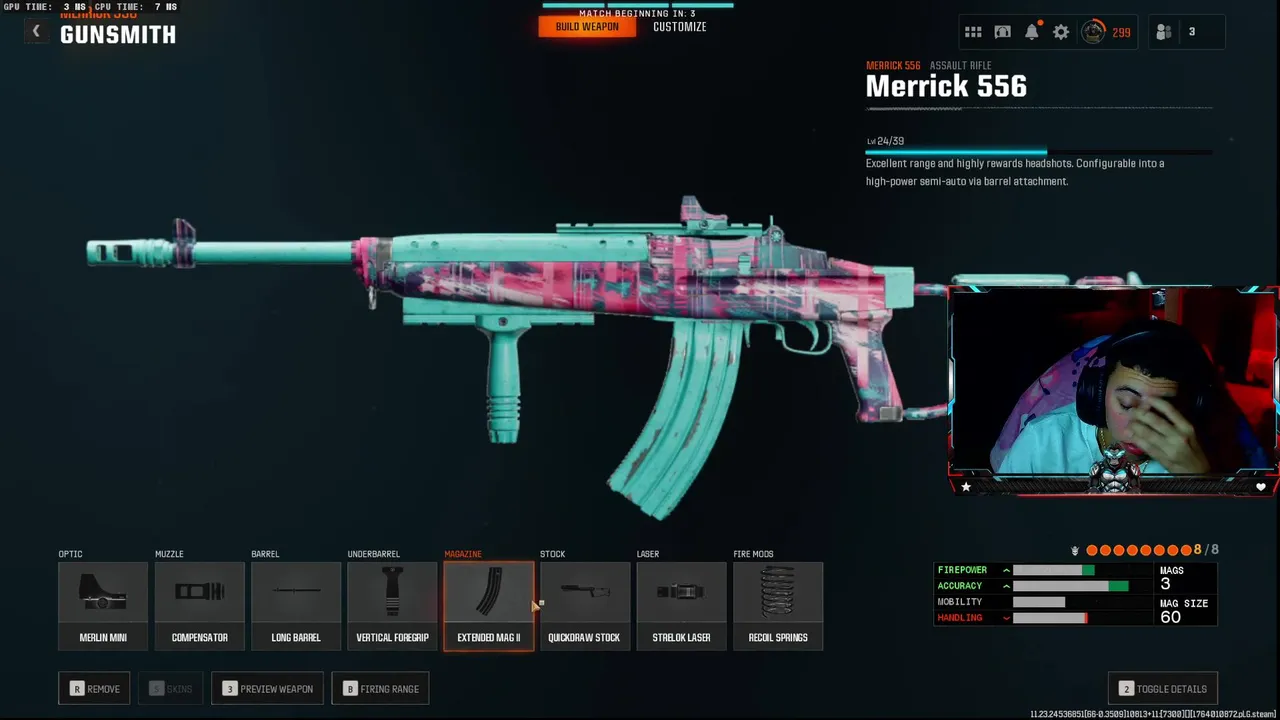Open the Strelok Laser slot
This screenshot has height=720, width=1280.
(x=681, y=606)
